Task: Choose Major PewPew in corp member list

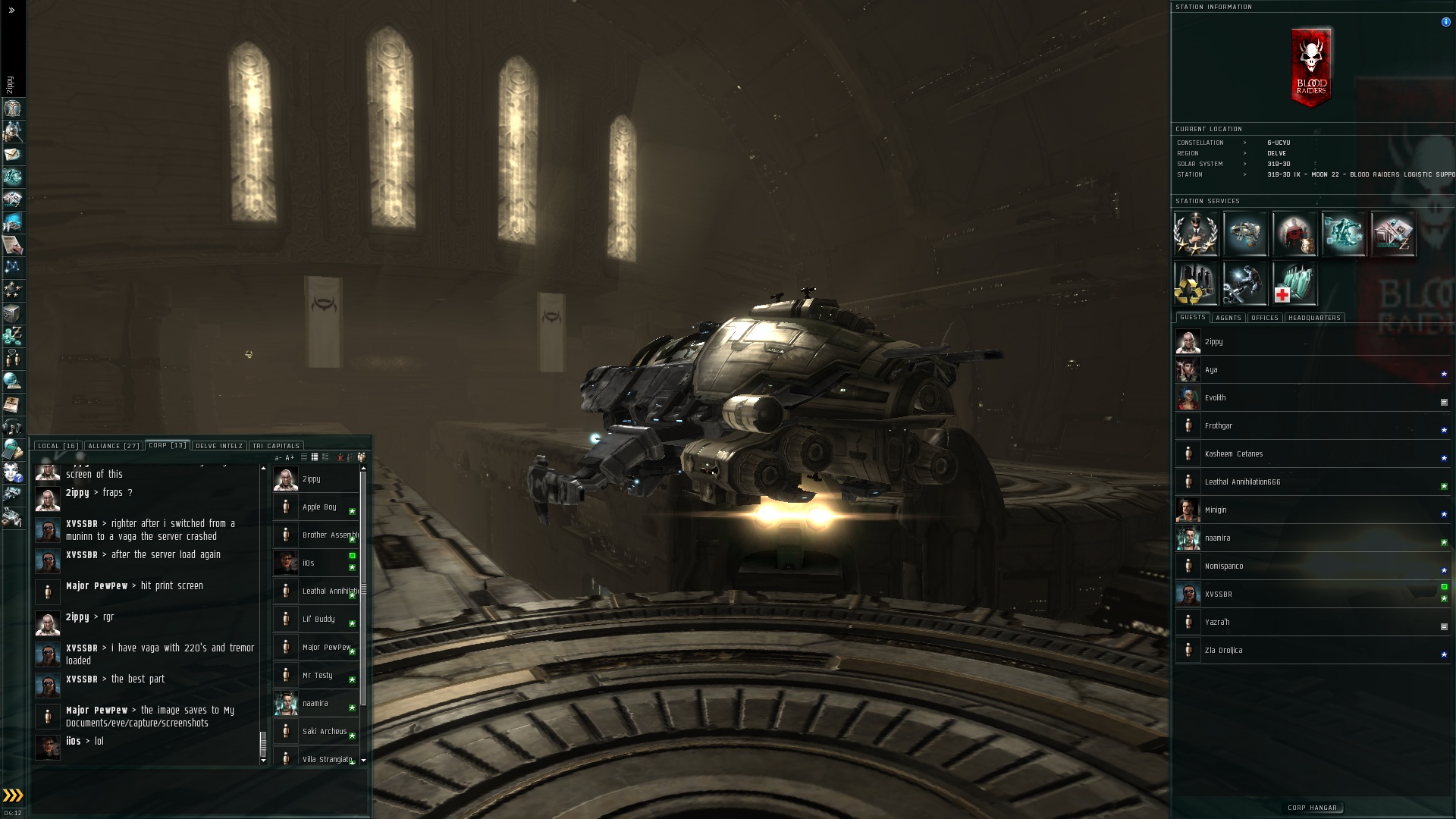Action: pos(326,648)
